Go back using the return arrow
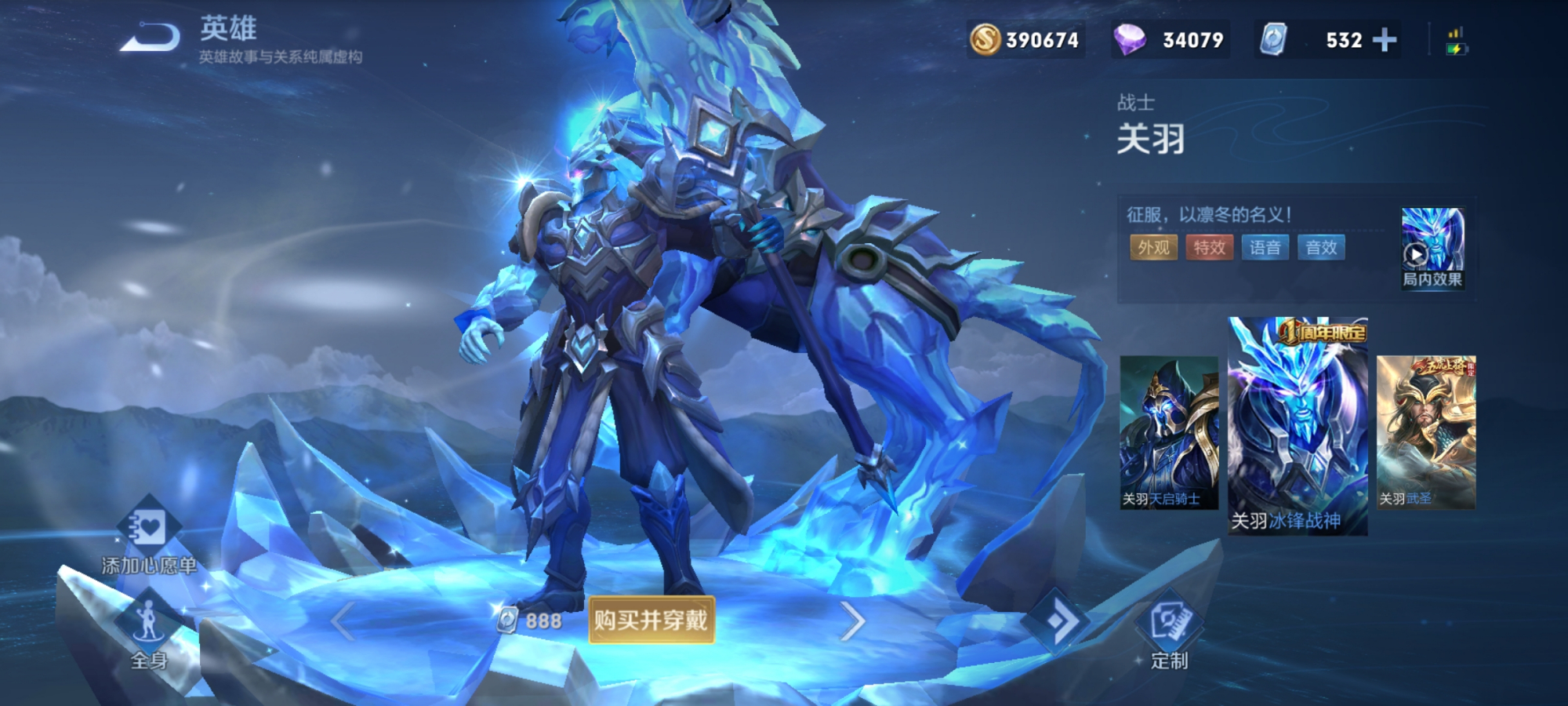This screenshot has width=1568, height=706. point(150,38)
